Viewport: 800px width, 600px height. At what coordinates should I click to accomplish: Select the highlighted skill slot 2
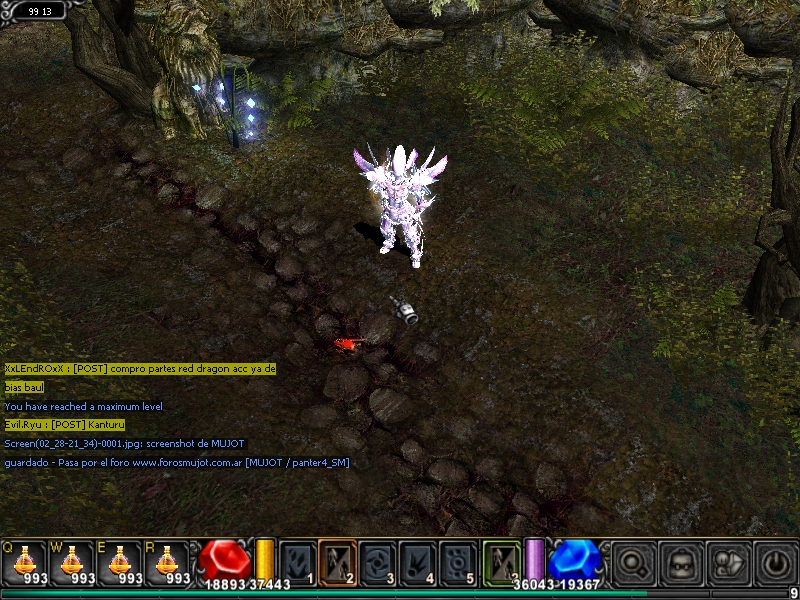pyautogui.click(x=338, y=561)
